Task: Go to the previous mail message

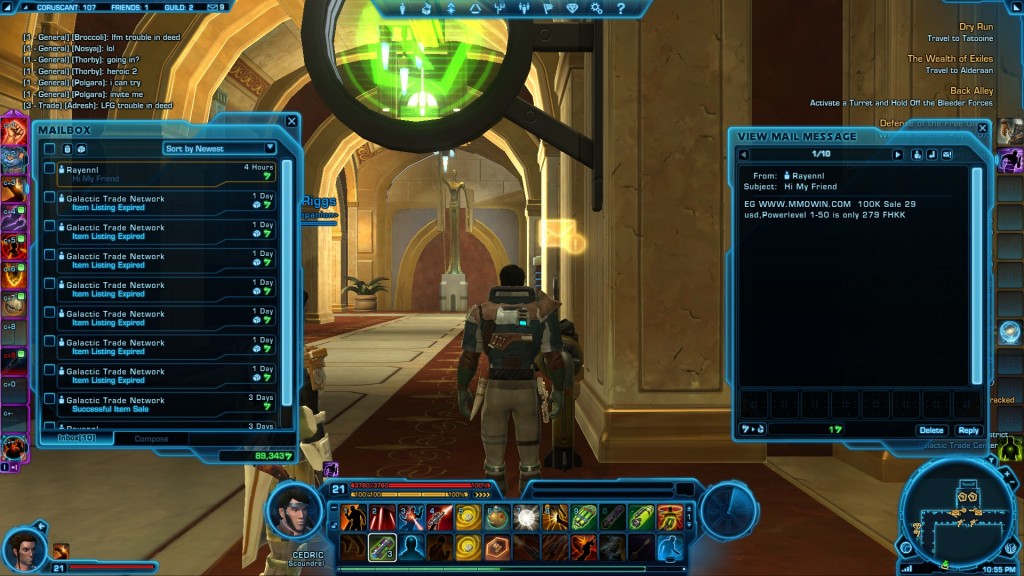Action: pos(744,155)
